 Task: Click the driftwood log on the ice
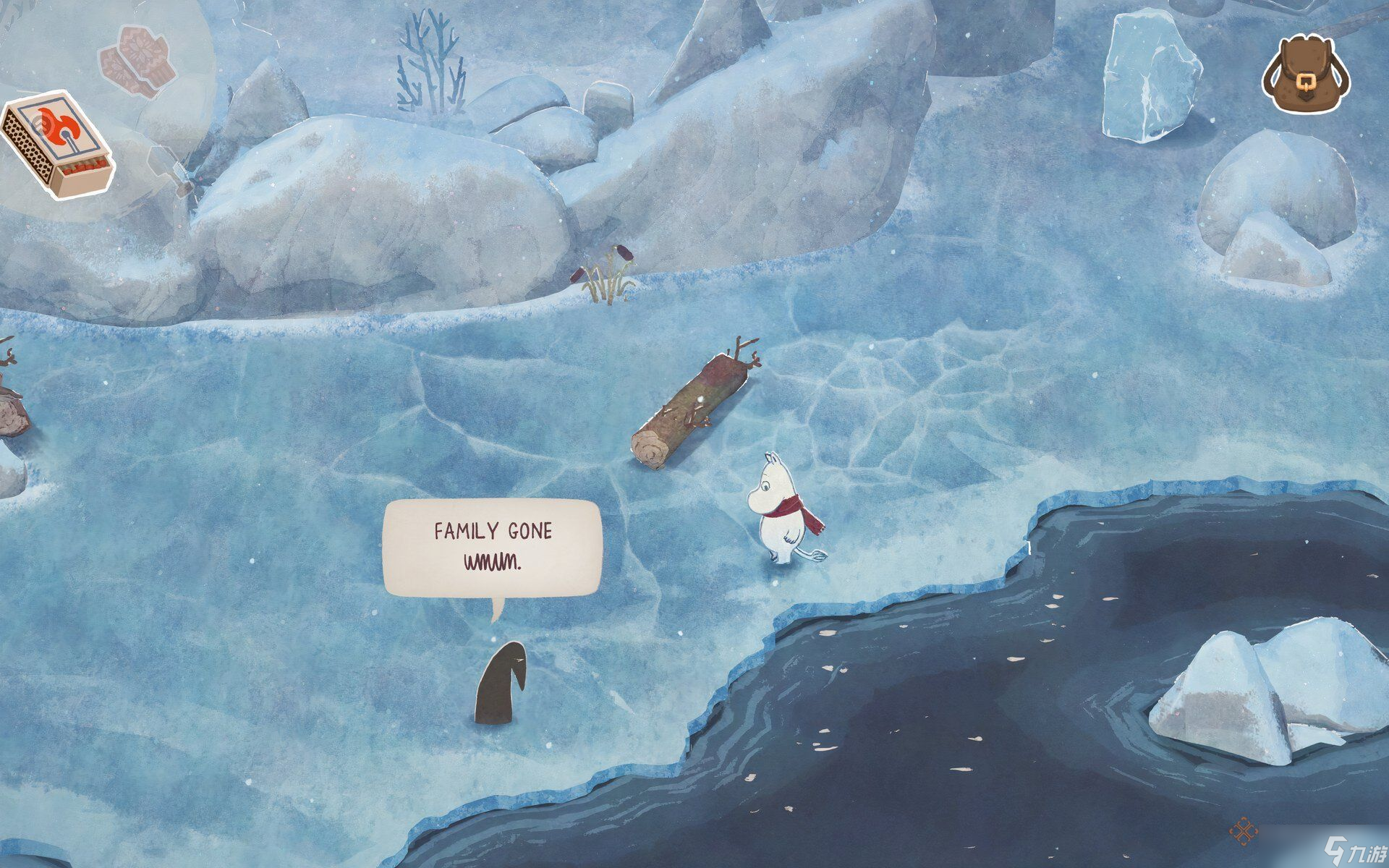[694, 405]
